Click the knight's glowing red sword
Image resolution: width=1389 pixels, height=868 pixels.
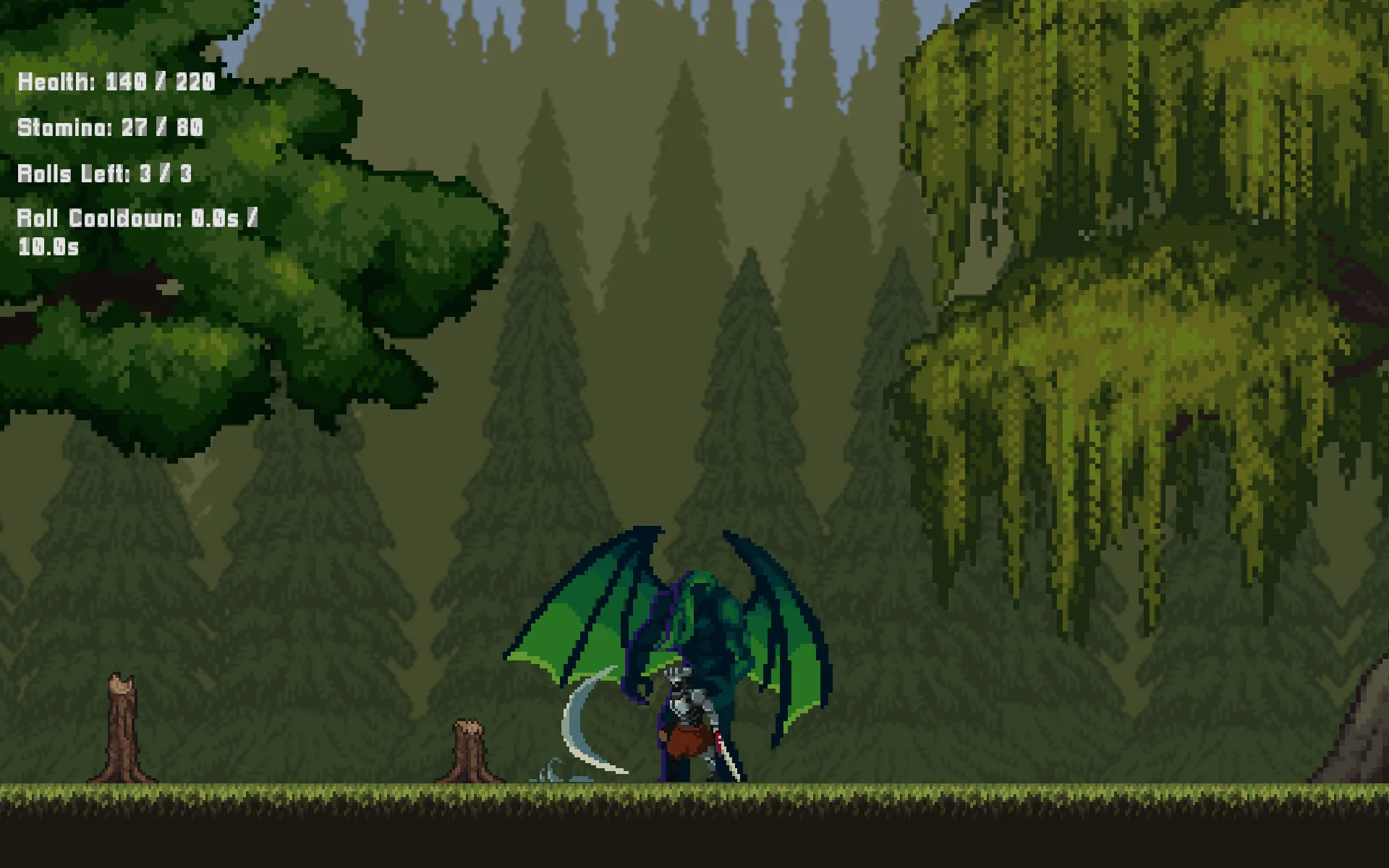[720, 745]
